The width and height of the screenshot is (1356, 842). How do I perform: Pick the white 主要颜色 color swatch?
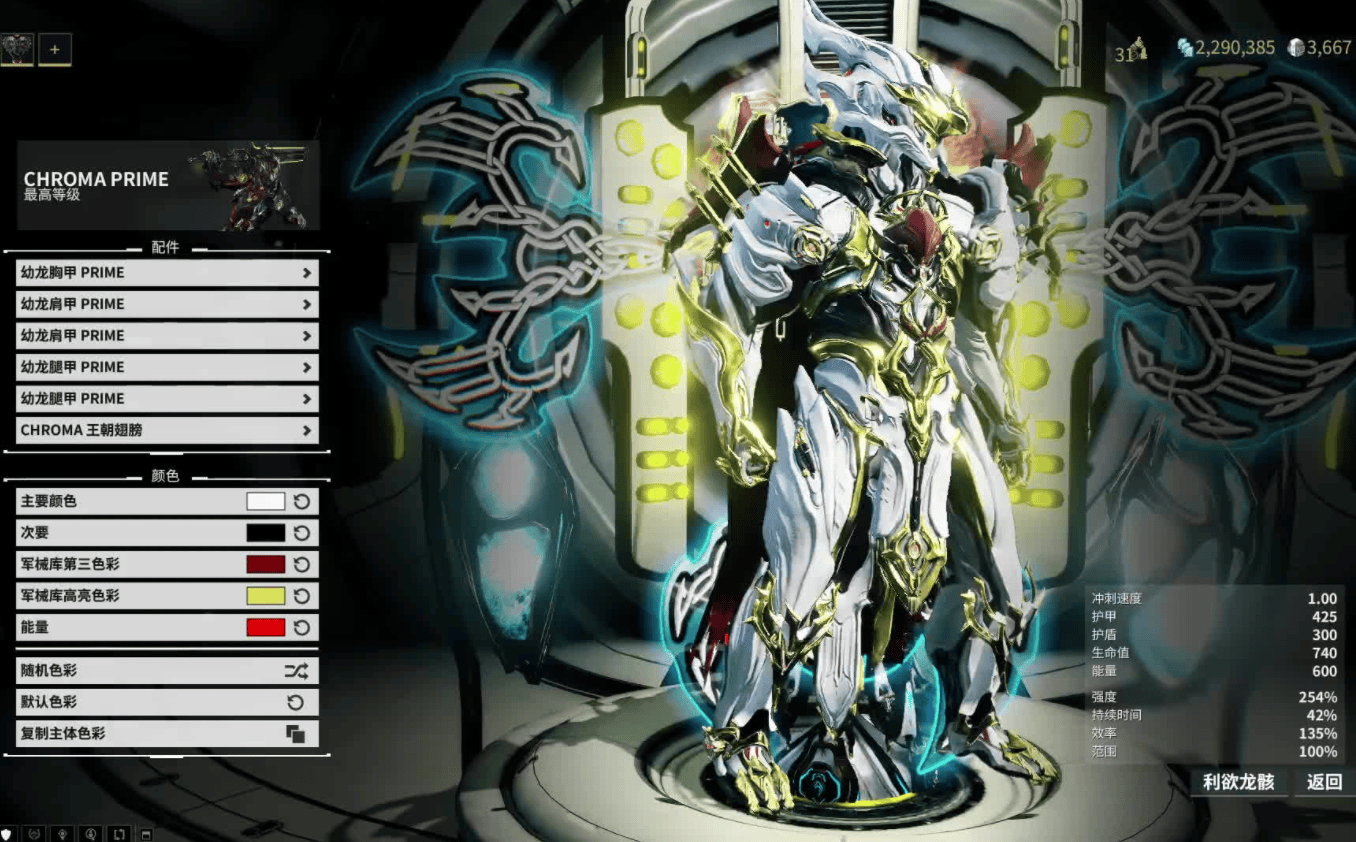[265, 502]
